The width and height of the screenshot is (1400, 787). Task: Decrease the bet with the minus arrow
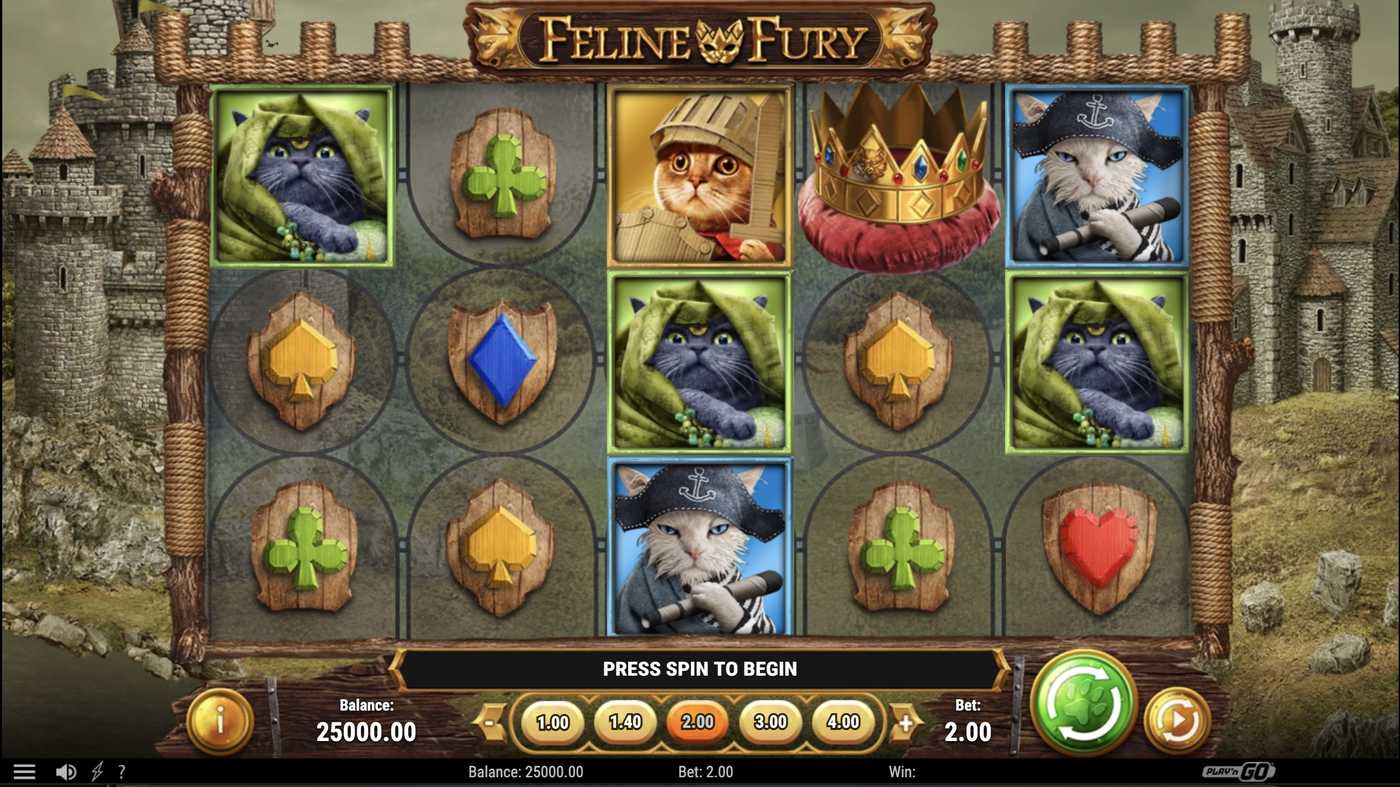point(487,721)
